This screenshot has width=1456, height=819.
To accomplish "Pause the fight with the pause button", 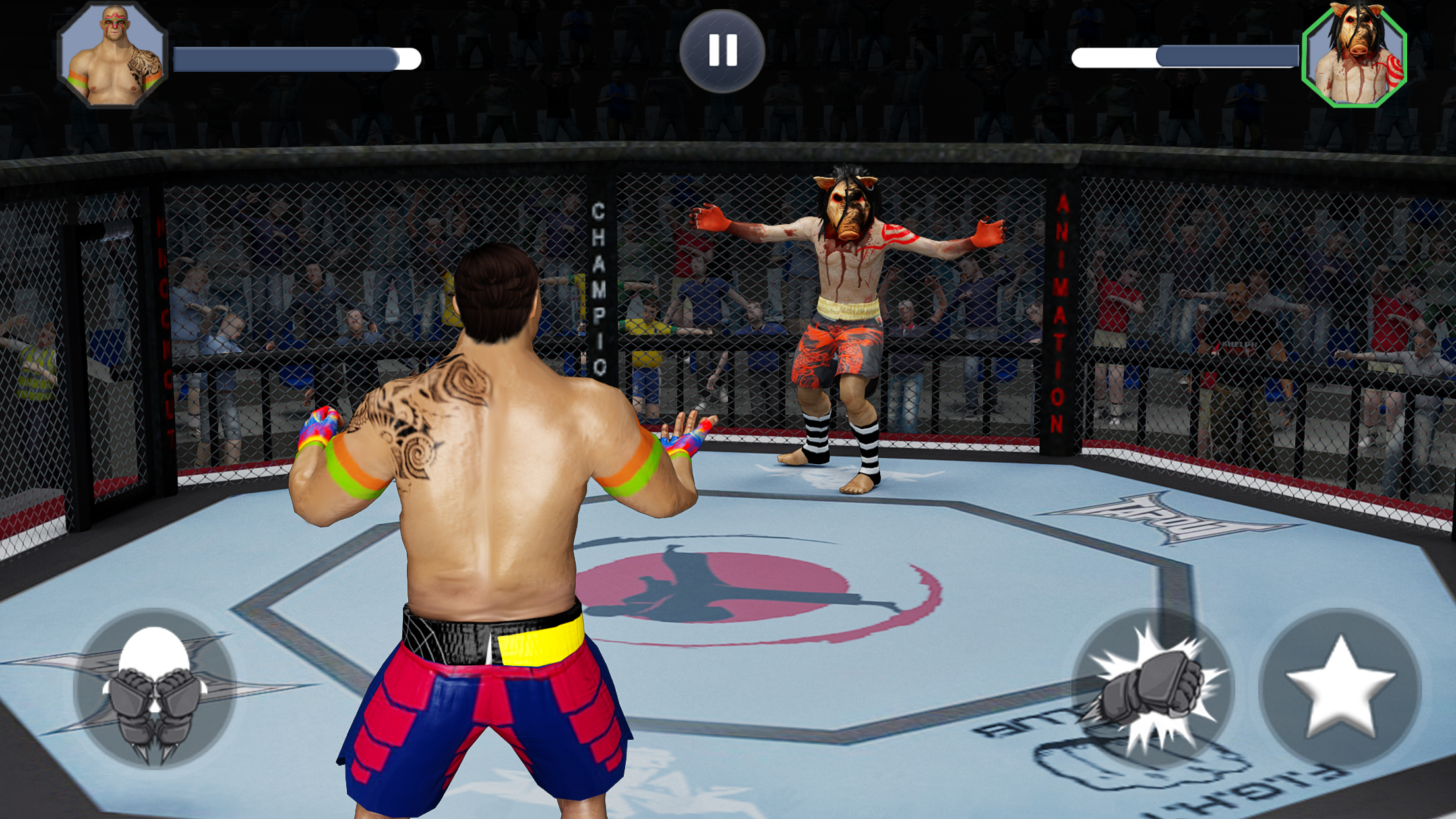I will [722, 51].
